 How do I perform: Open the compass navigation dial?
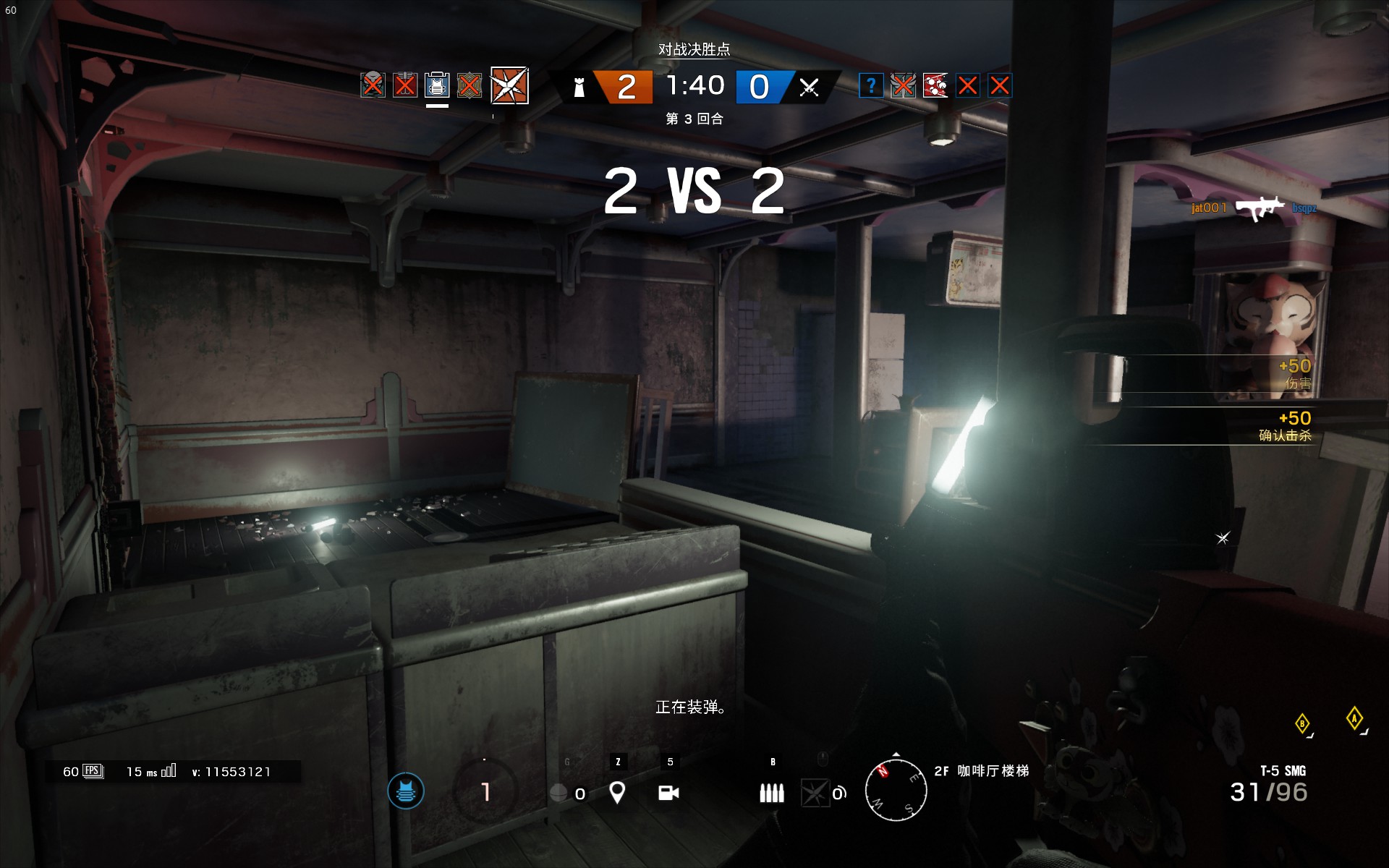896,790
